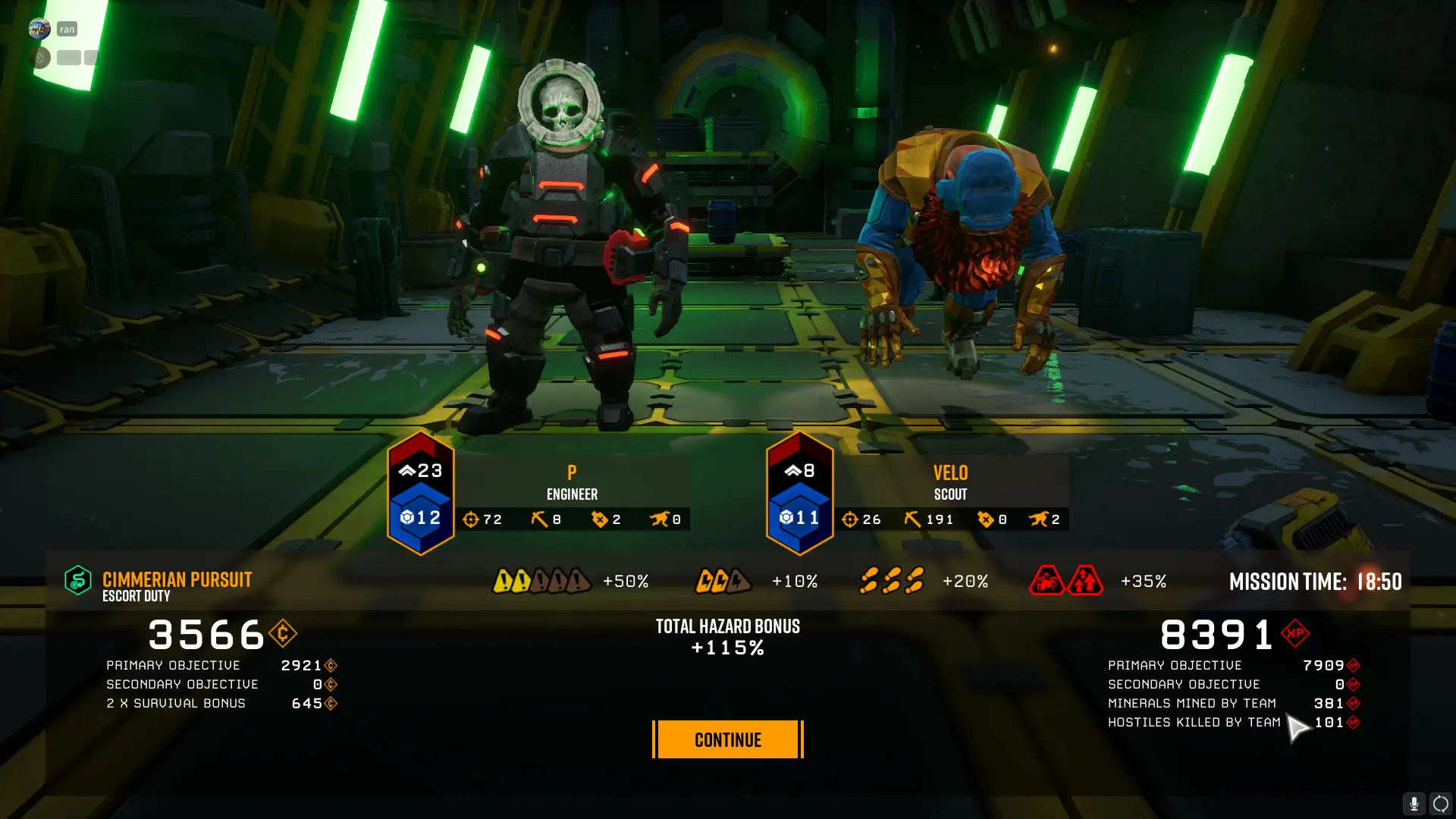Toggle the microphone overlay icon

pyautogui.click(x=1414, y=803)
